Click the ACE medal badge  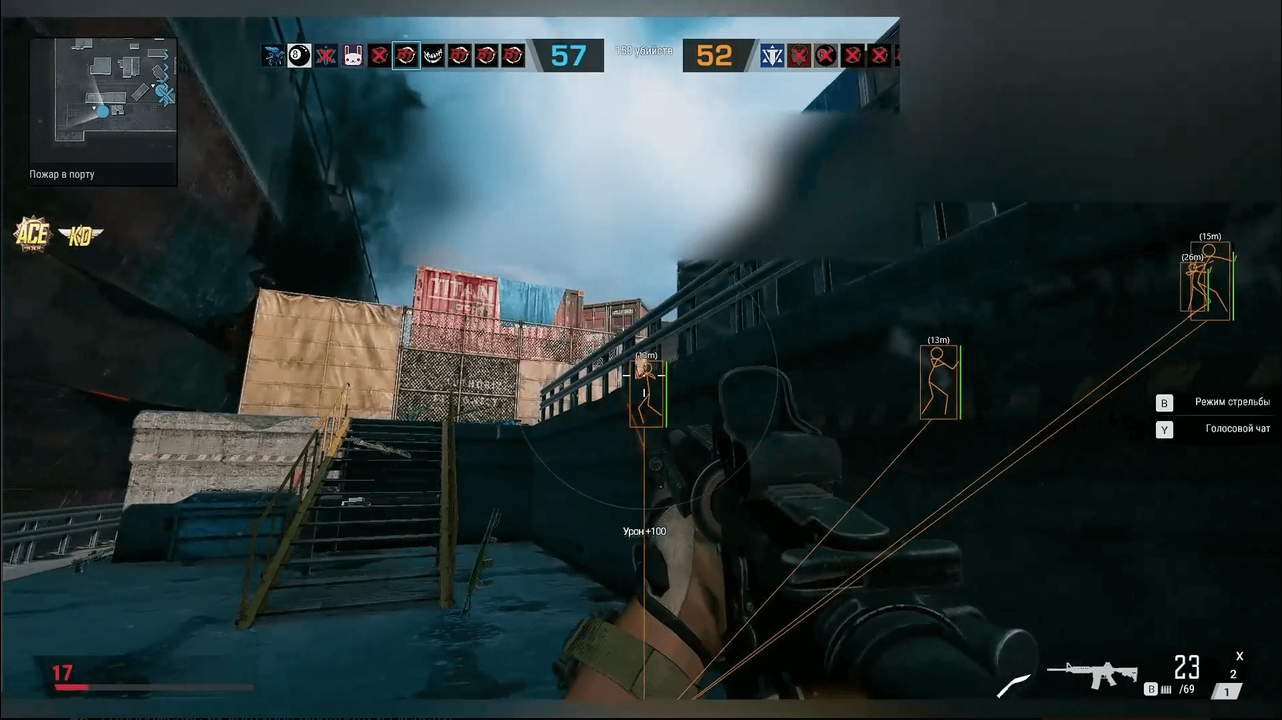coord(31,234)
